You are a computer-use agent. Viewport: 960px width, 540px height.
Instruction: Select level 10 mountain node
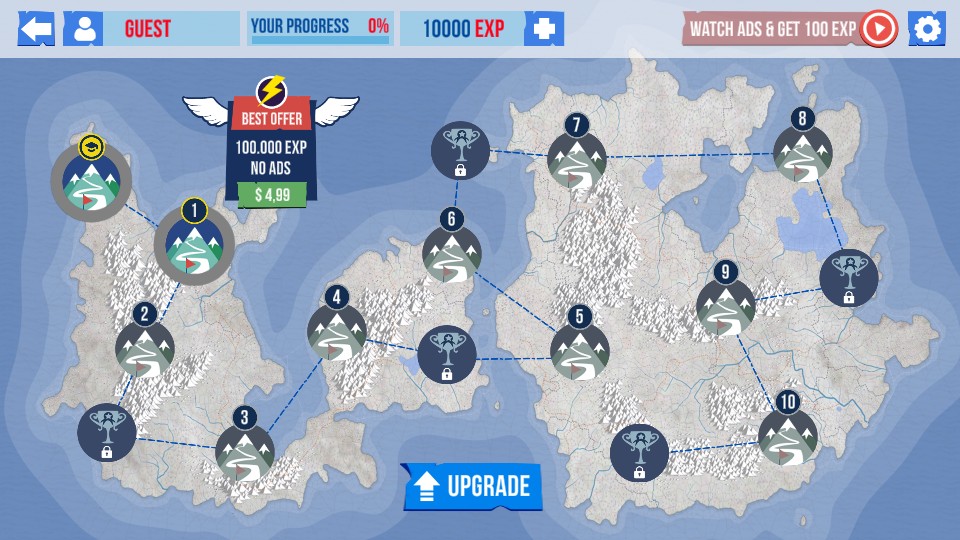click(788, 436)
